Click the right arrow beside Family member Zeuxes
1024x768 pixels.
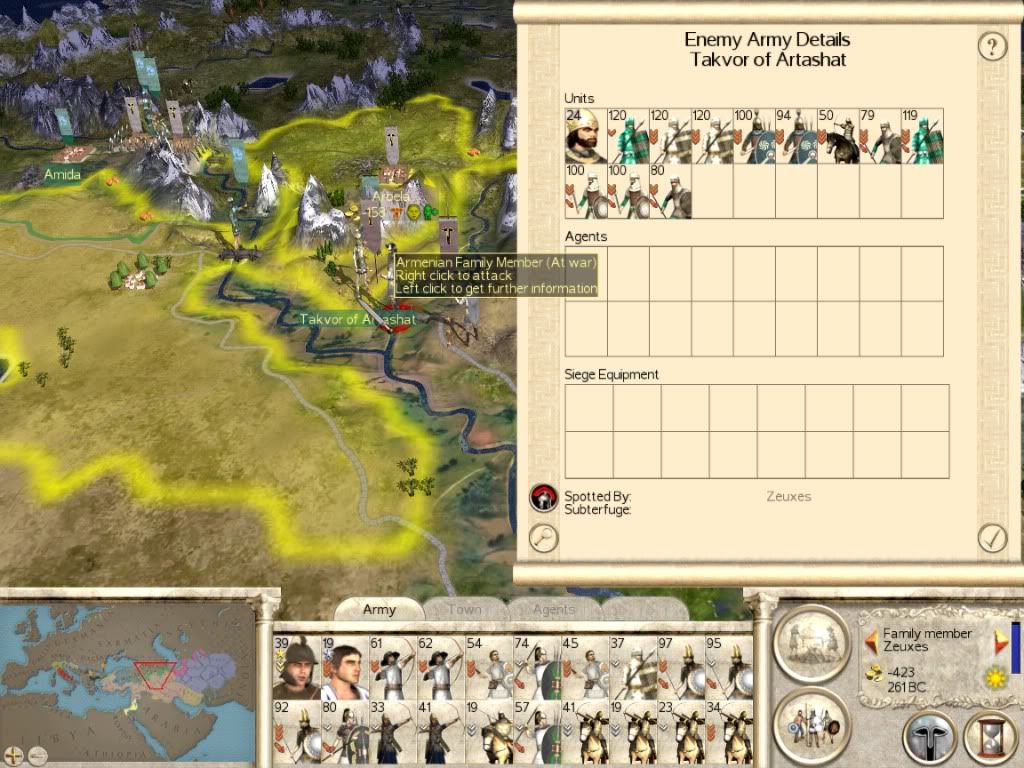[x=1001, y=640]
